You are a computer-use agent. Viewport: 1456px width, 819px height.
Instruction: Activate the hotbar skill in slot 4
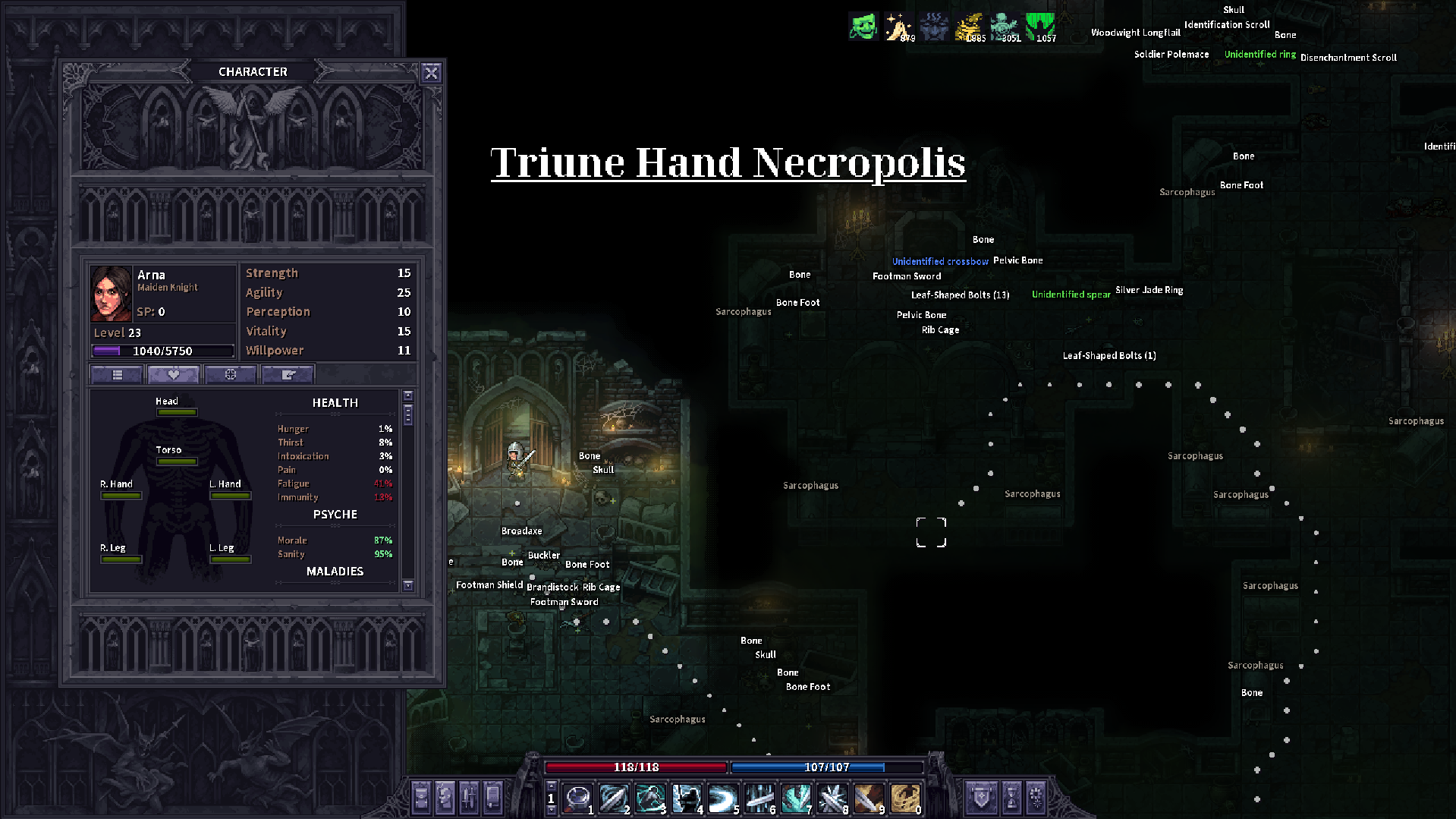pyautogui.click(x=686, y=798)
